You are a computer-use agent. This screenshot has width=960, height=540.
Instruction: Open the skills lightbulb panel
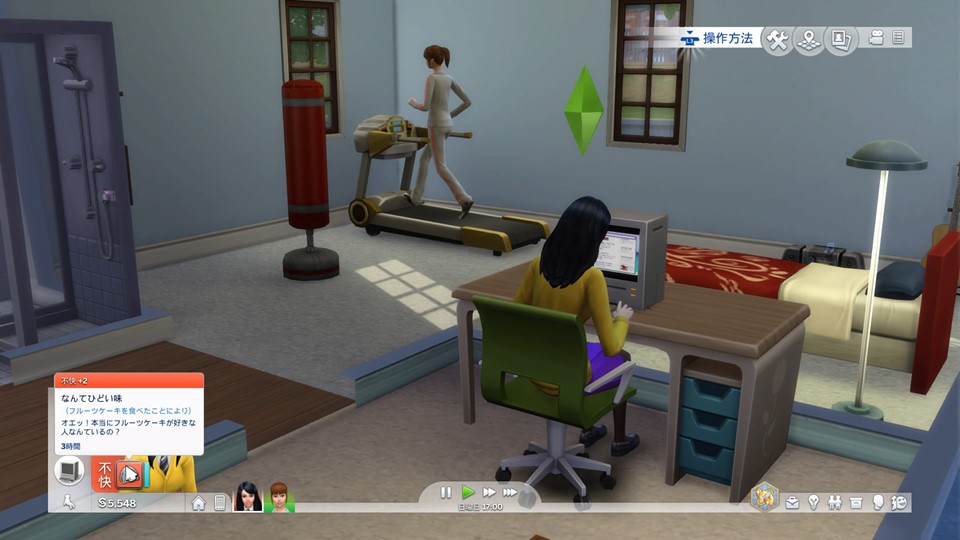coord(814,502)
